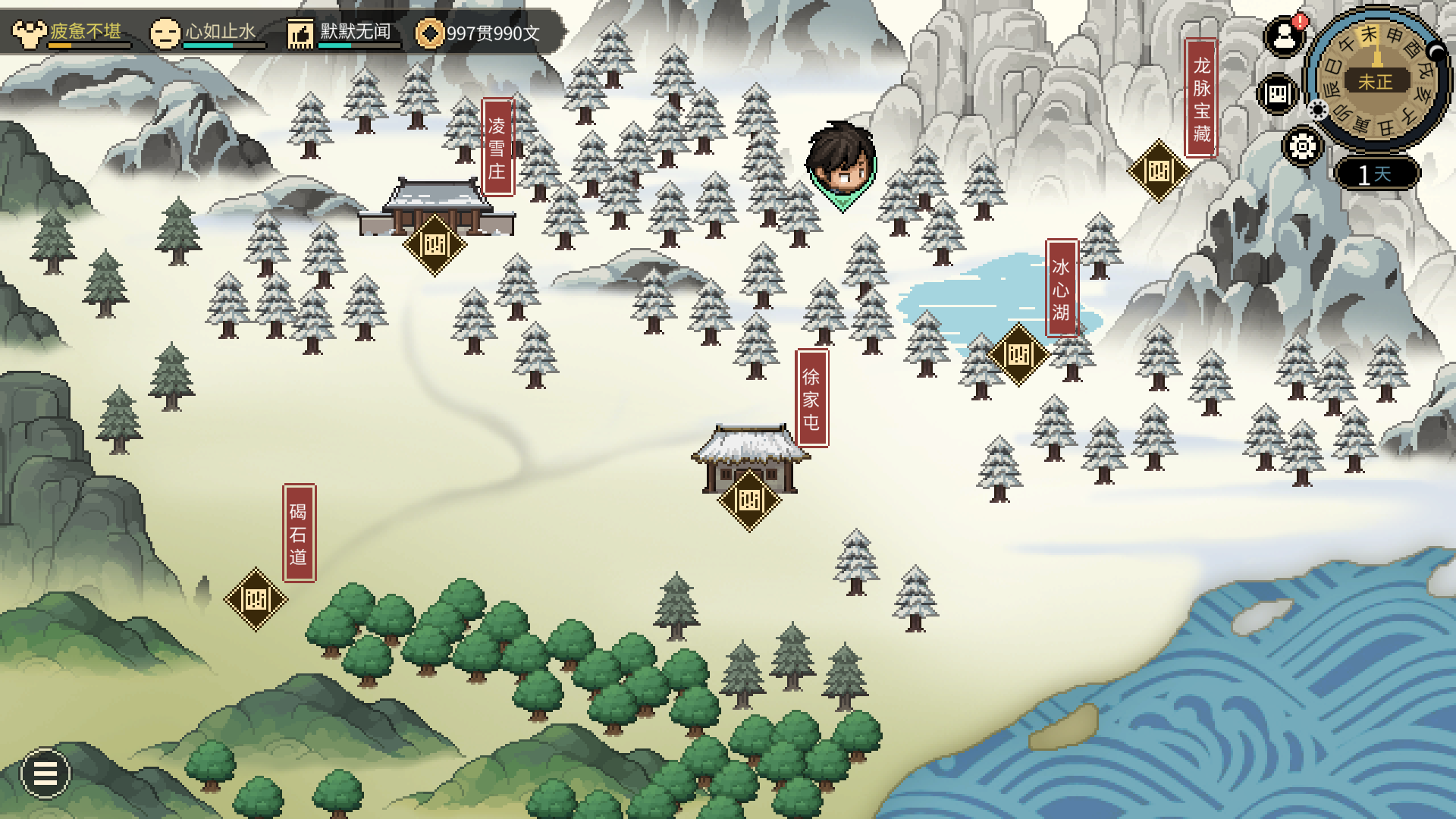Viewport: 1456px width, 819px height.
Task: Open settings via the gear icon
Action: [1303, 146]
